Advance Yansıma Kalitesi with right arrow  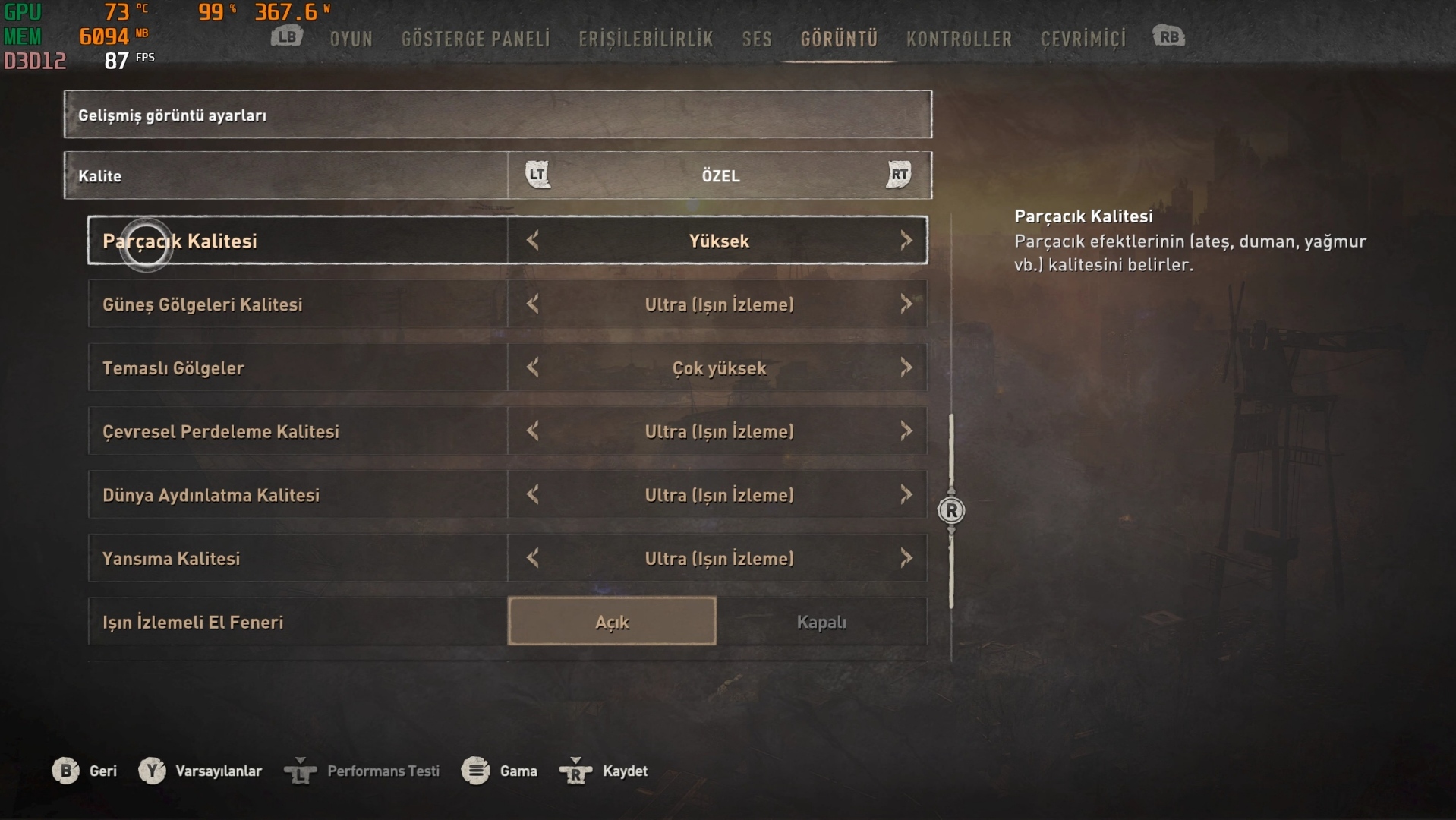(906, 559)
